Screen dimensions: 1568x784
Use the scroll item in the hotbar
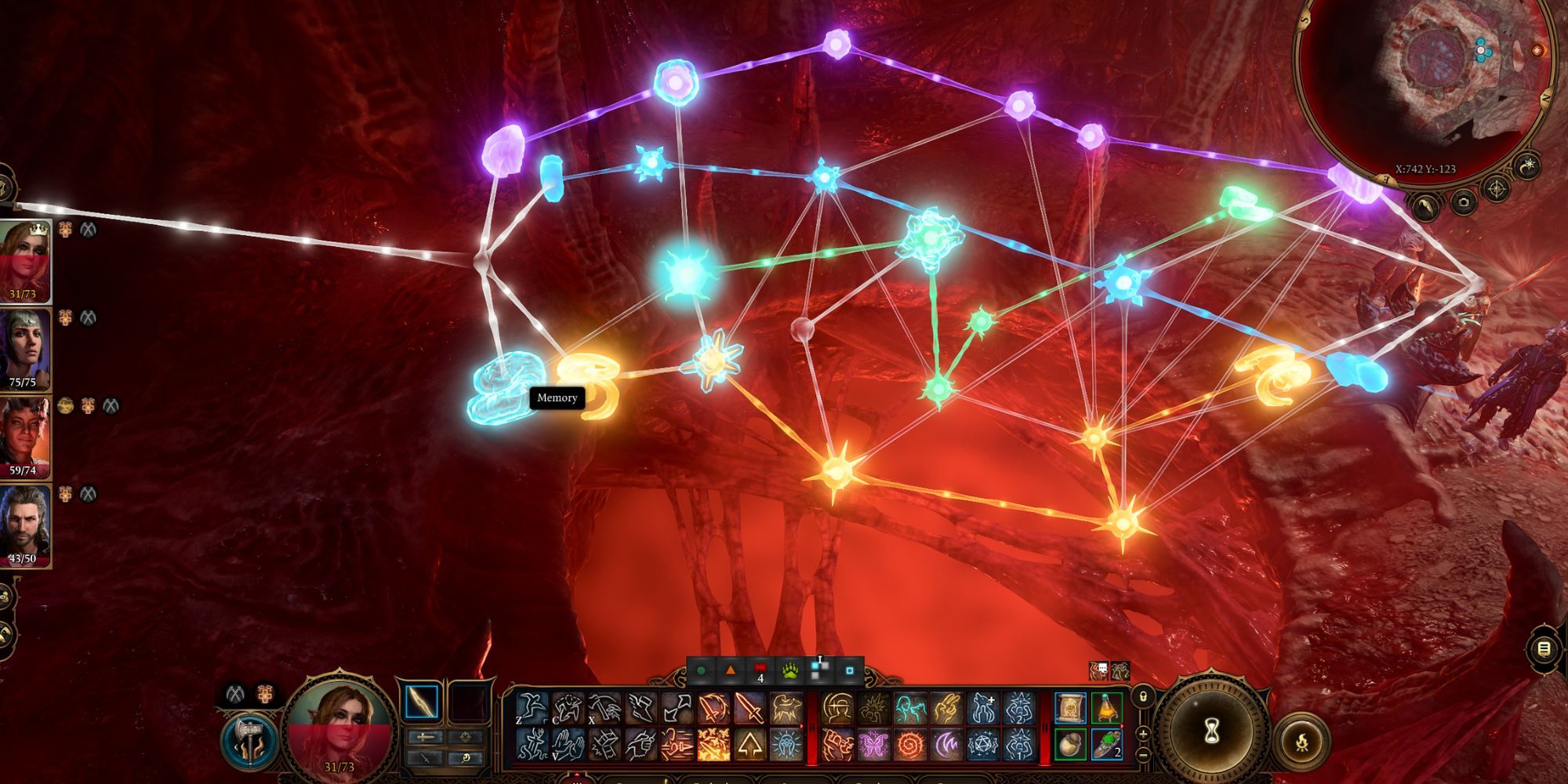pyautogui.click(x=1070, y=708)
